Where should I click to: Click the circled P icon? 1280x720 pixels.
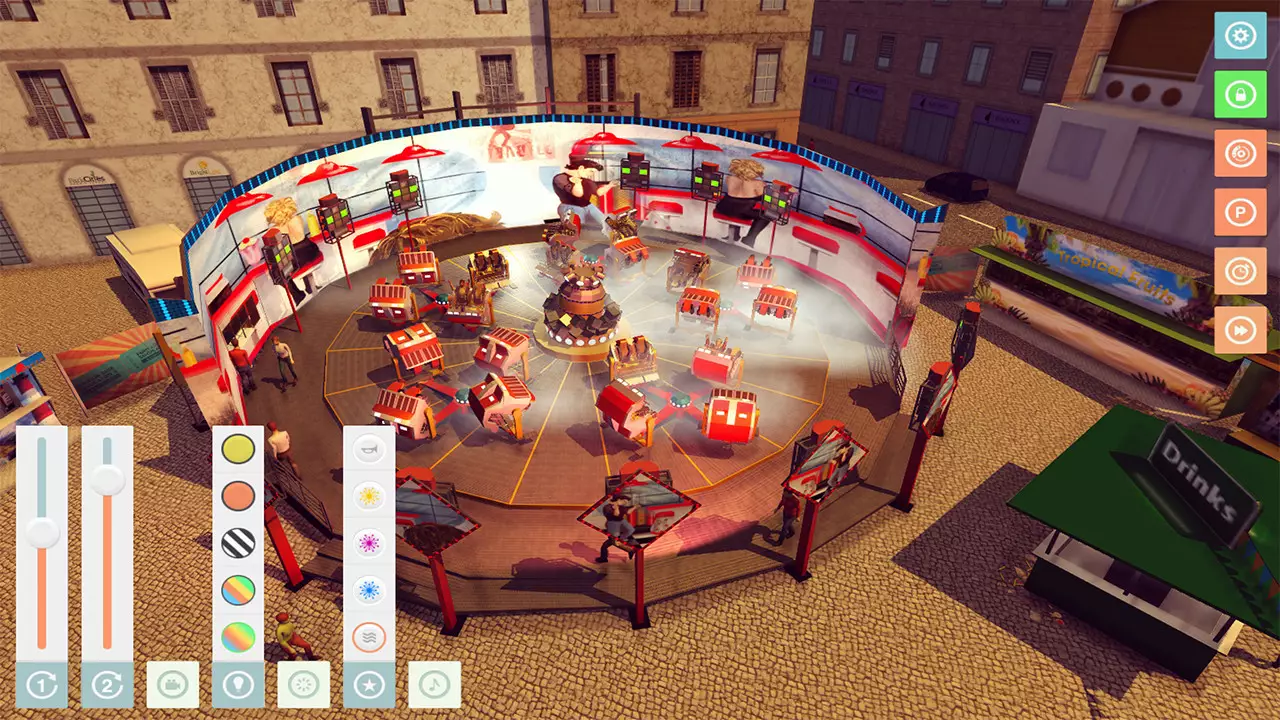tap(1240, 212)
